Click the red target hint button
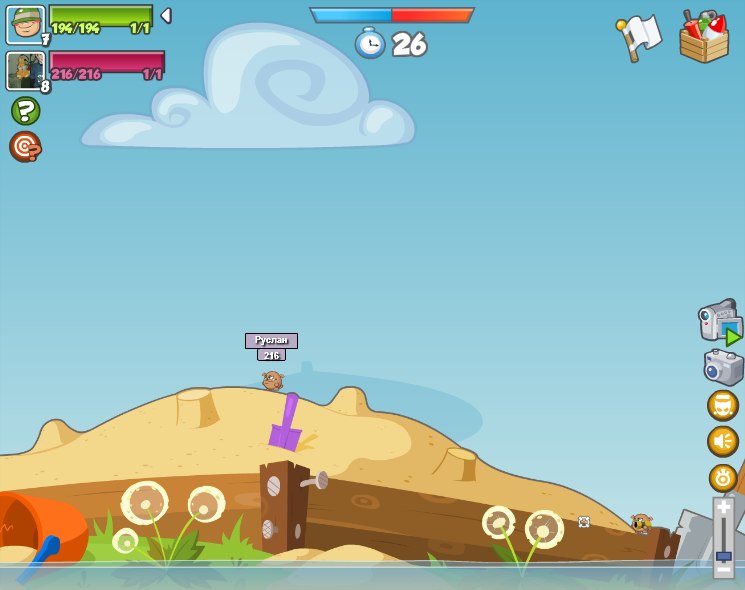Viewport: 745px width, 590px height. (x=25, y=146)
